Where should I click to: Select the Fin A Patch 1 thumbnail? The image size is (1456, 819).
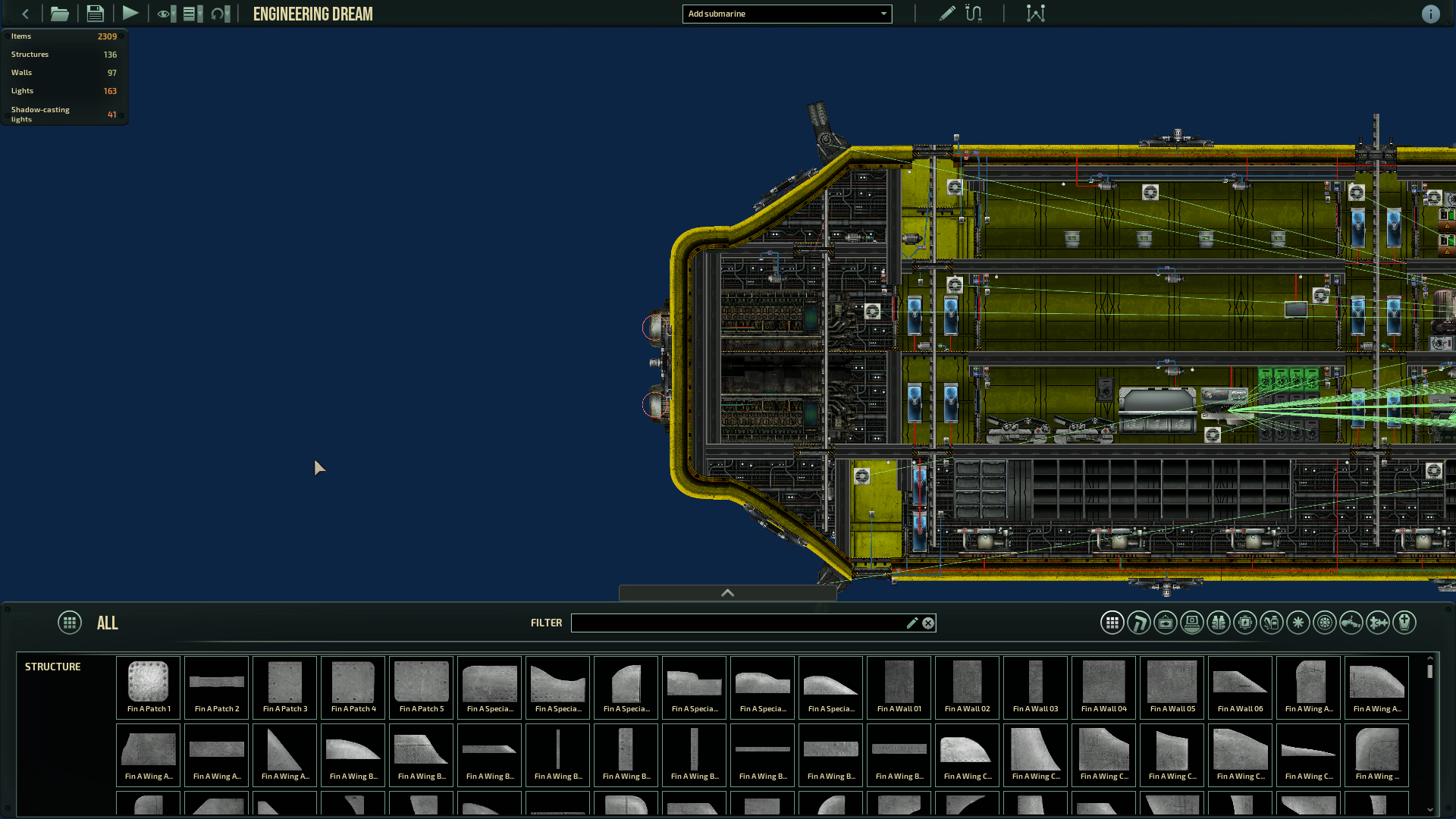tap(148, 687)
